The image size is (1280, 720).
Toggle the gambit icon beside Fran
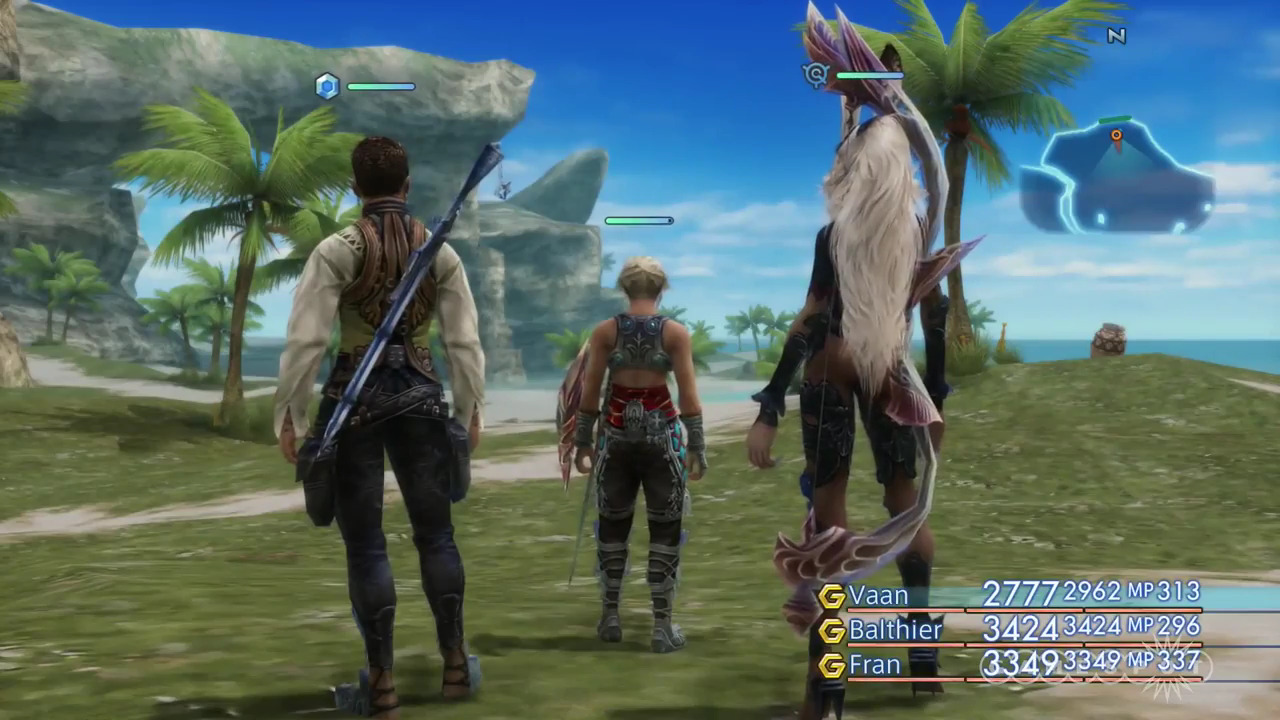(832, 665)
